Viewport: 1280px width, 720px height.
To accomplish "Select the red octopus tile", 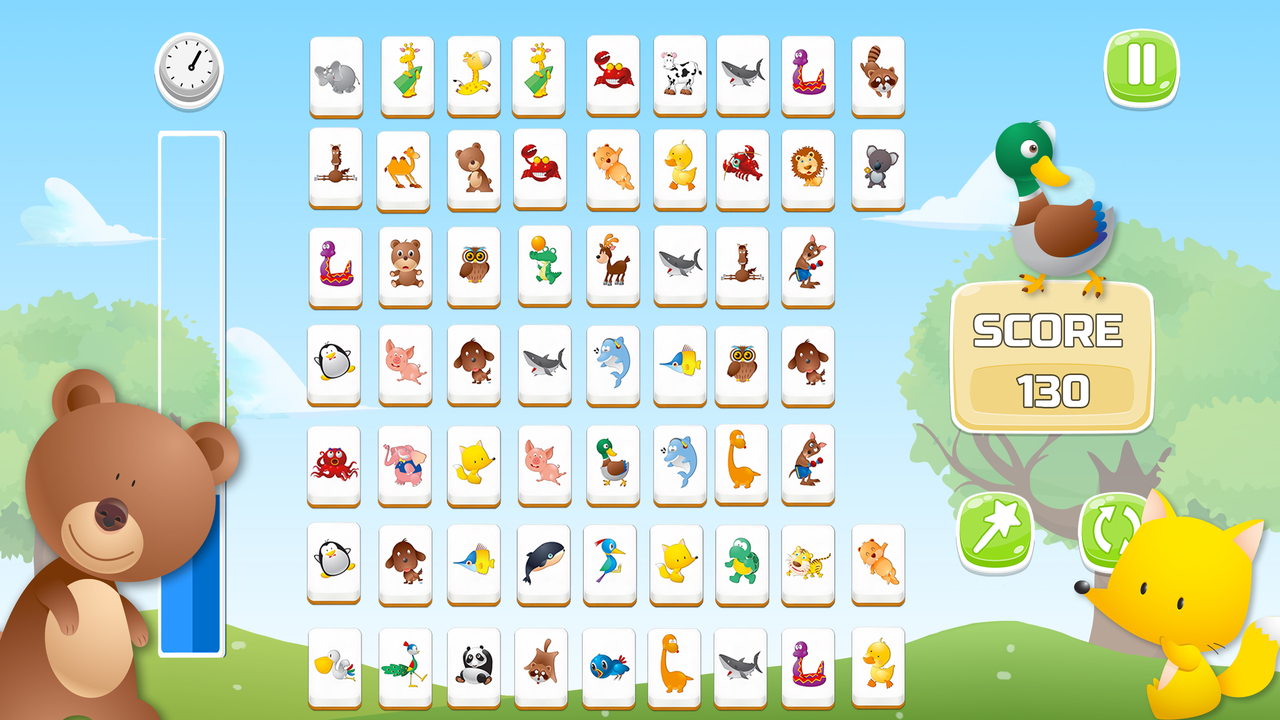I will 335,463.
